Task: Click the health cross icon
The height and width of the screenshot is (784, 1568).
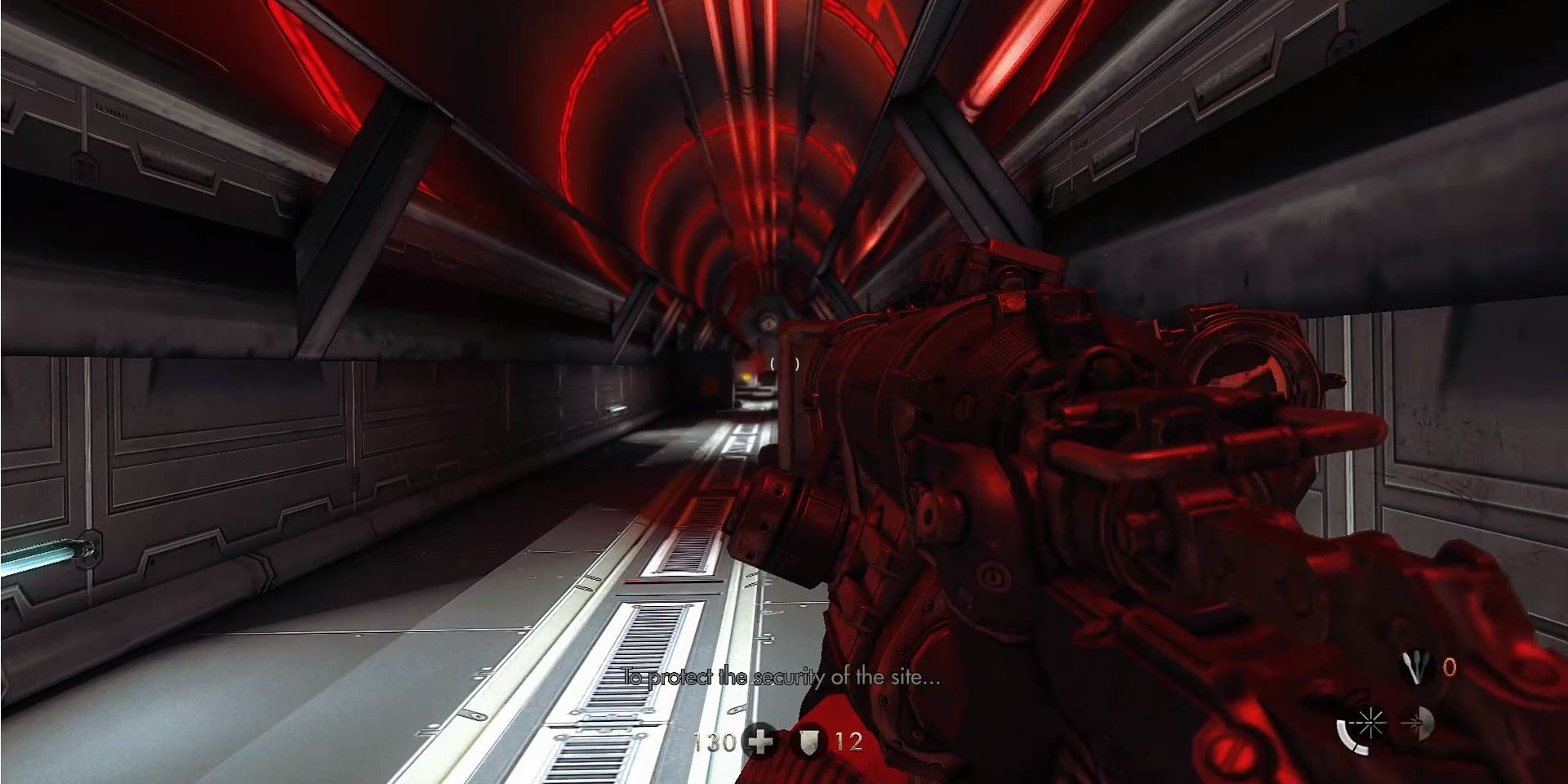Action: click(x=759, y=741)
